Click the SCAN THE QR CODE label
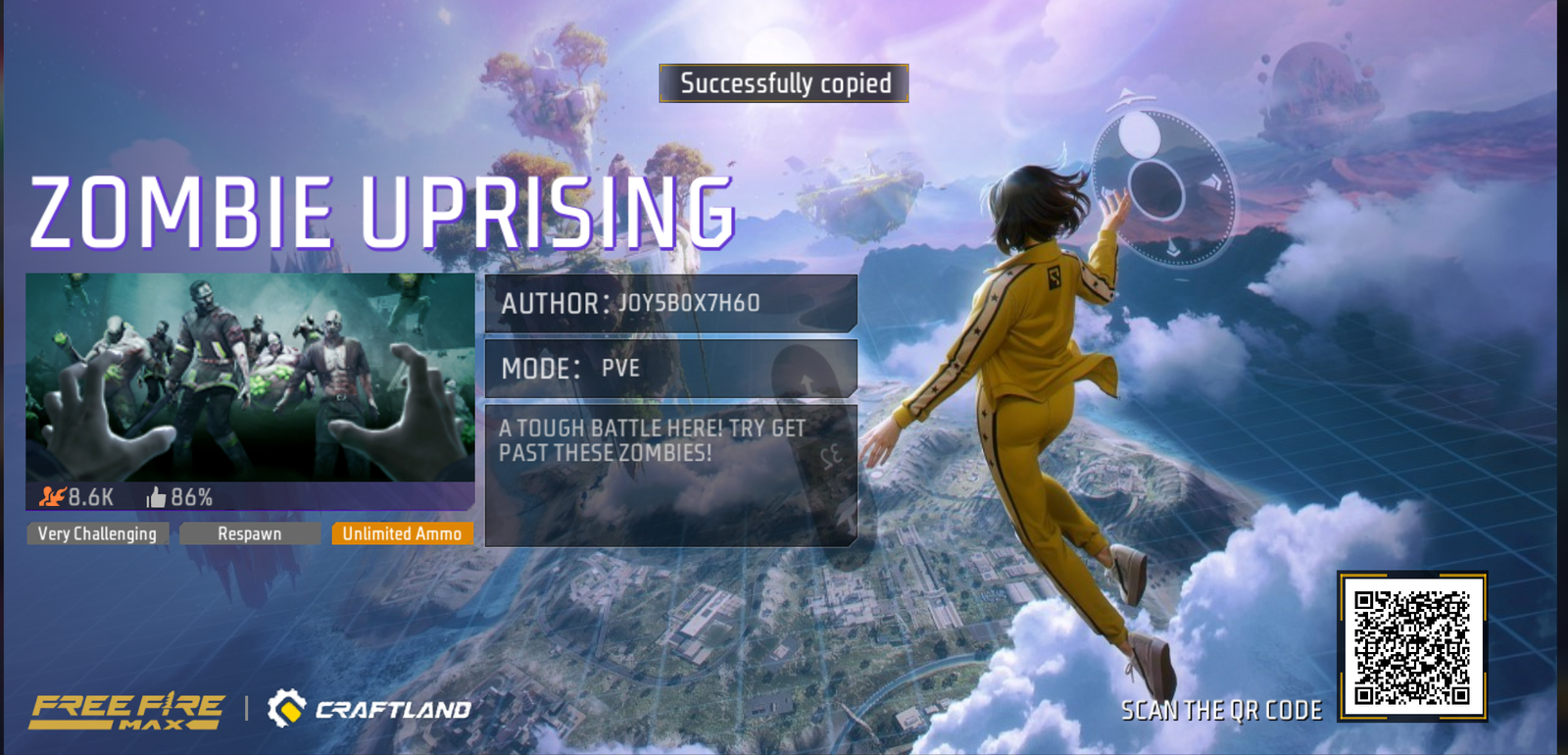The height and width of the screenshot is (755, 1568). coord(1220,710)
